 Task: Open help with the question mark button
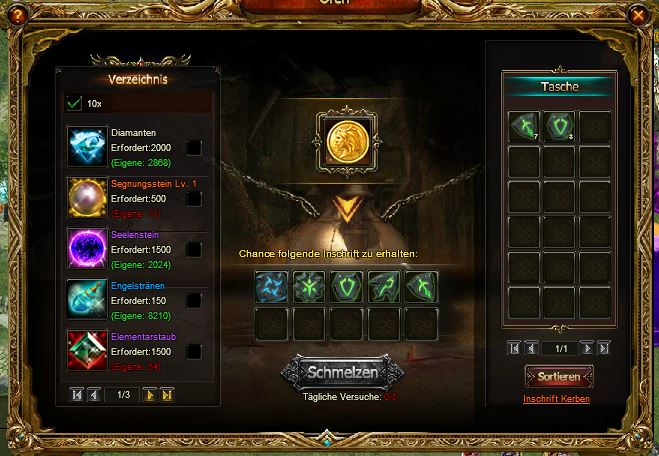(17, 15)
